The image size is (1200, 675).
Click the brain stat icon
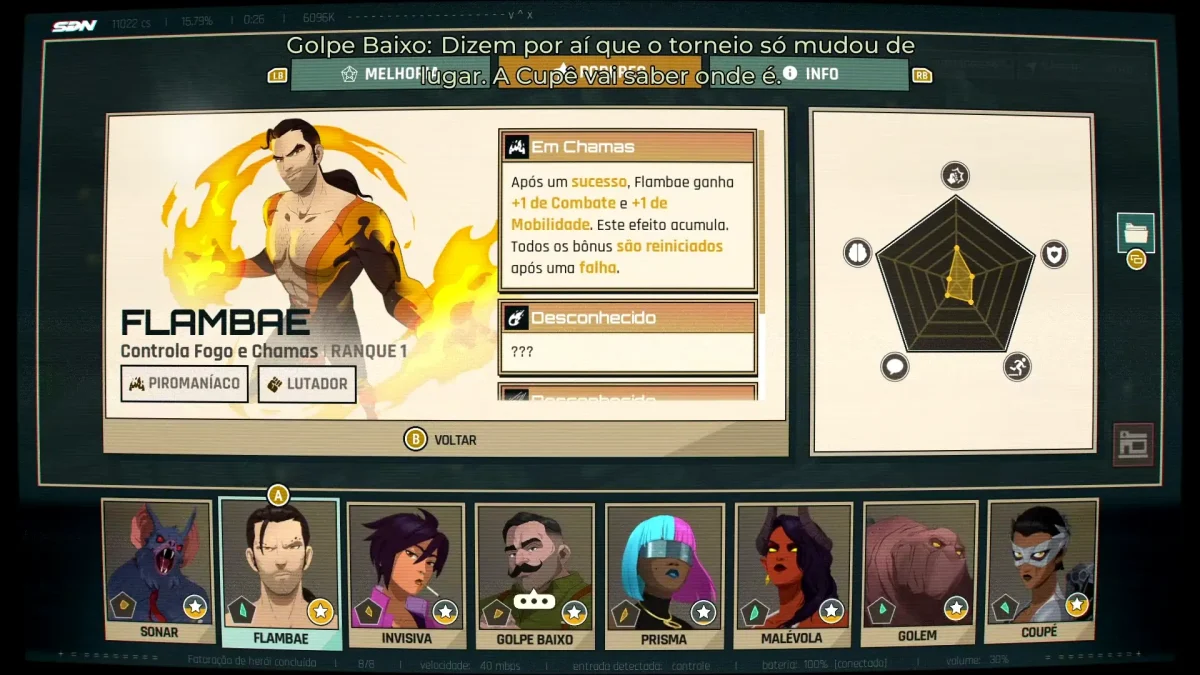pos(858,253)
